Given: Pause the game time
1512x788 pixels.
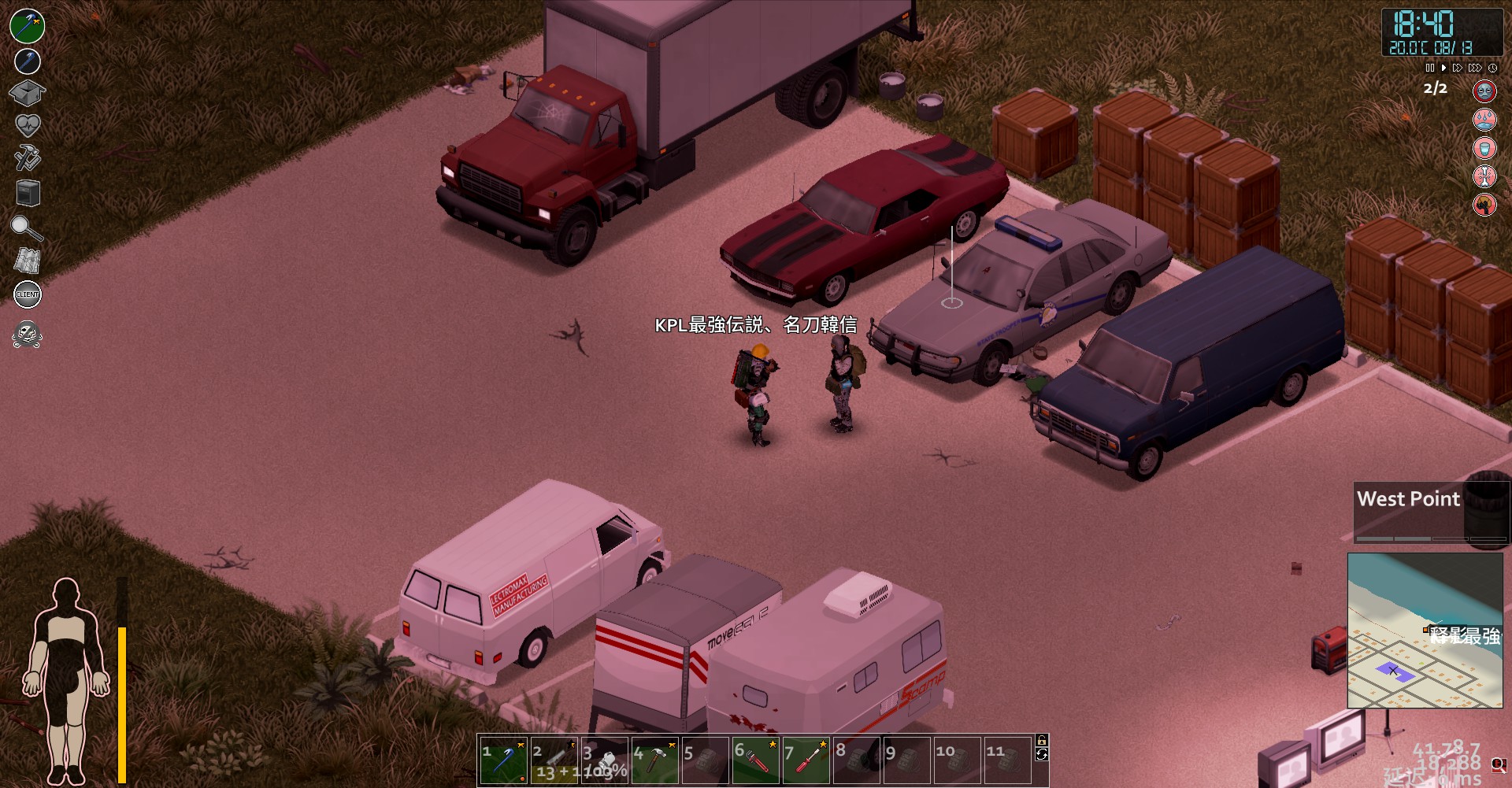Looking at the screenshot, I should point(1429,68).
